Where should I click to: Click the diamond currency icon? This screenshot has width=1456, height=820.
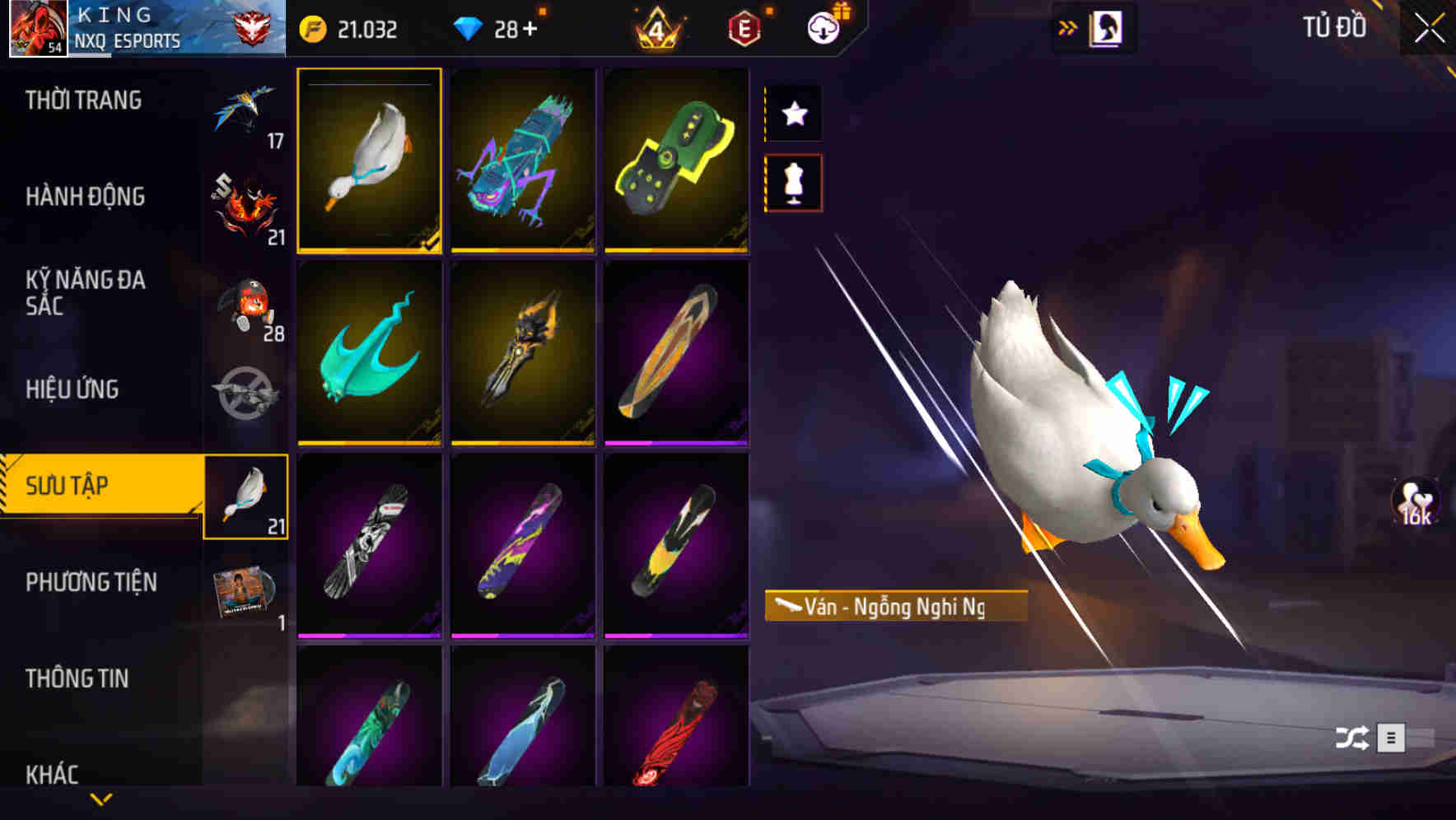pyautogui.click(x=468, y=27)
